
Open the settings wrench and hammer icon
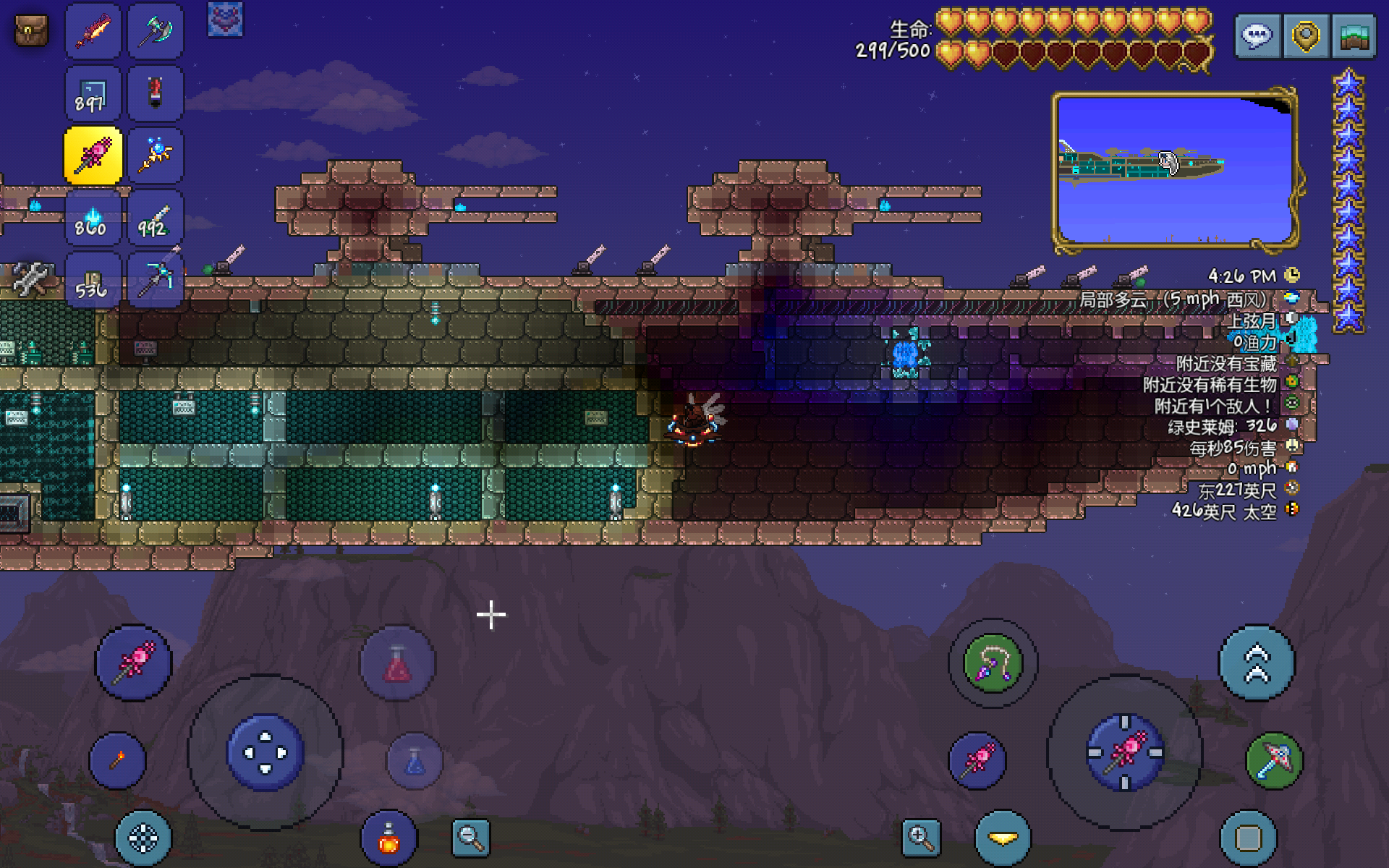pos(29,278)
